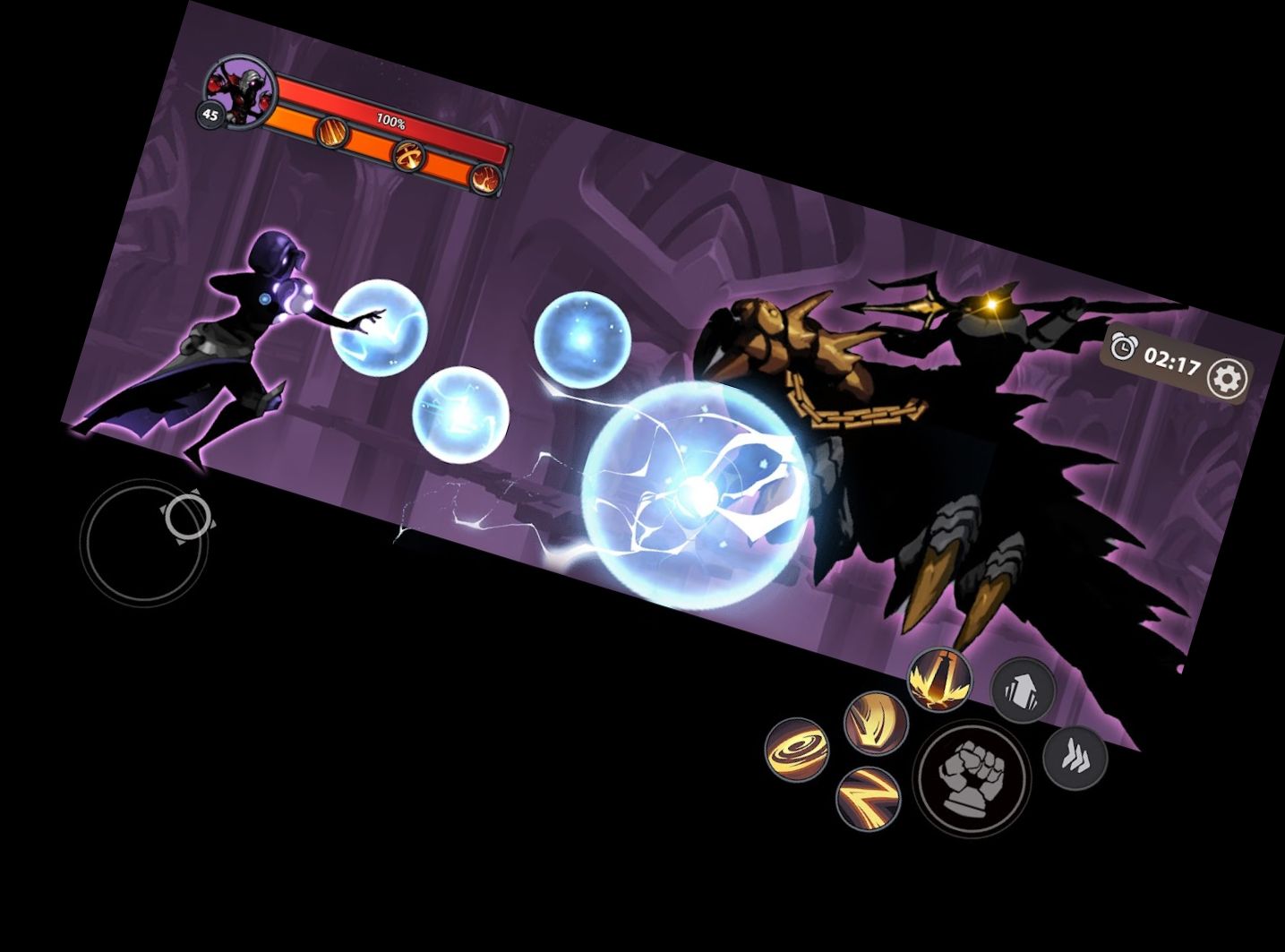The height and width of the screenshot is (952, 1285).
Task: Cast the flaming sword eruption skill
Action: (938, 679)
